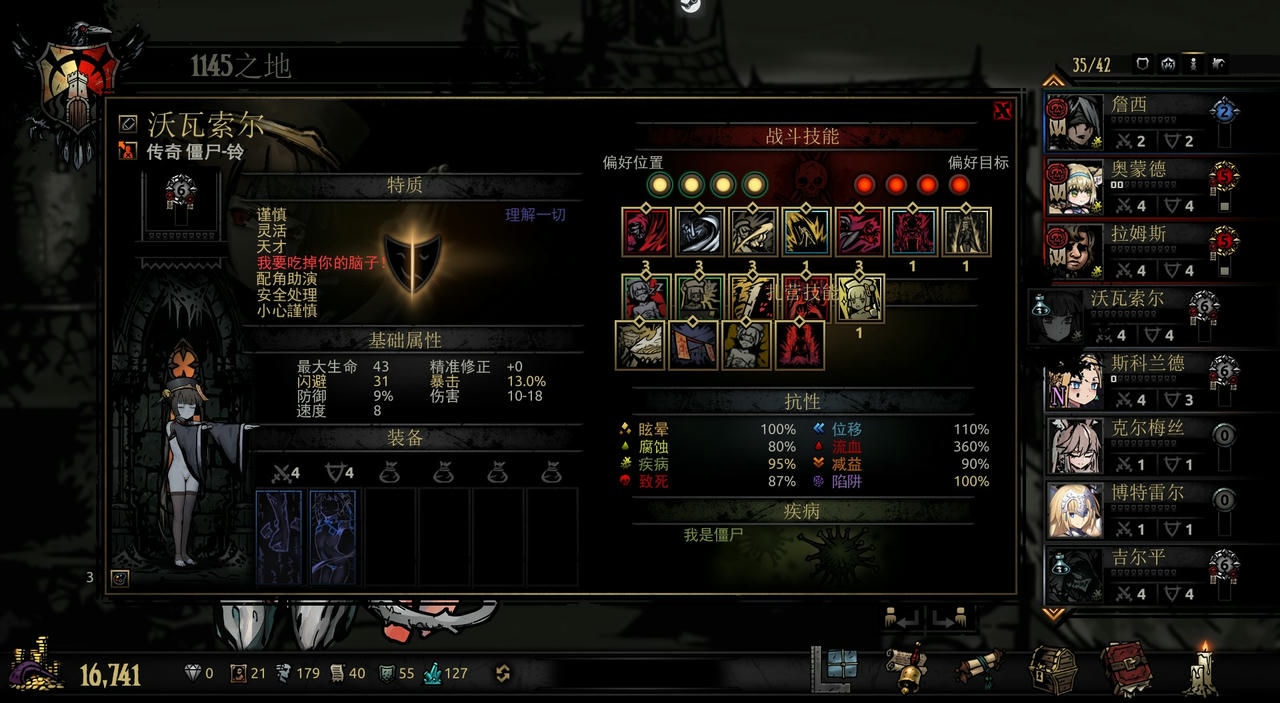Open the bell and scroll icon

click(909, 667)
